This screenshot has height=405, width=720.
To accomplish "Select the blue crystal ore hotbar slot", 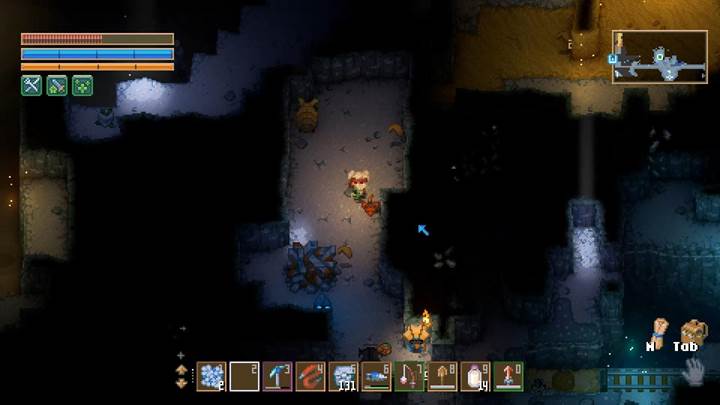I will 211,376.
